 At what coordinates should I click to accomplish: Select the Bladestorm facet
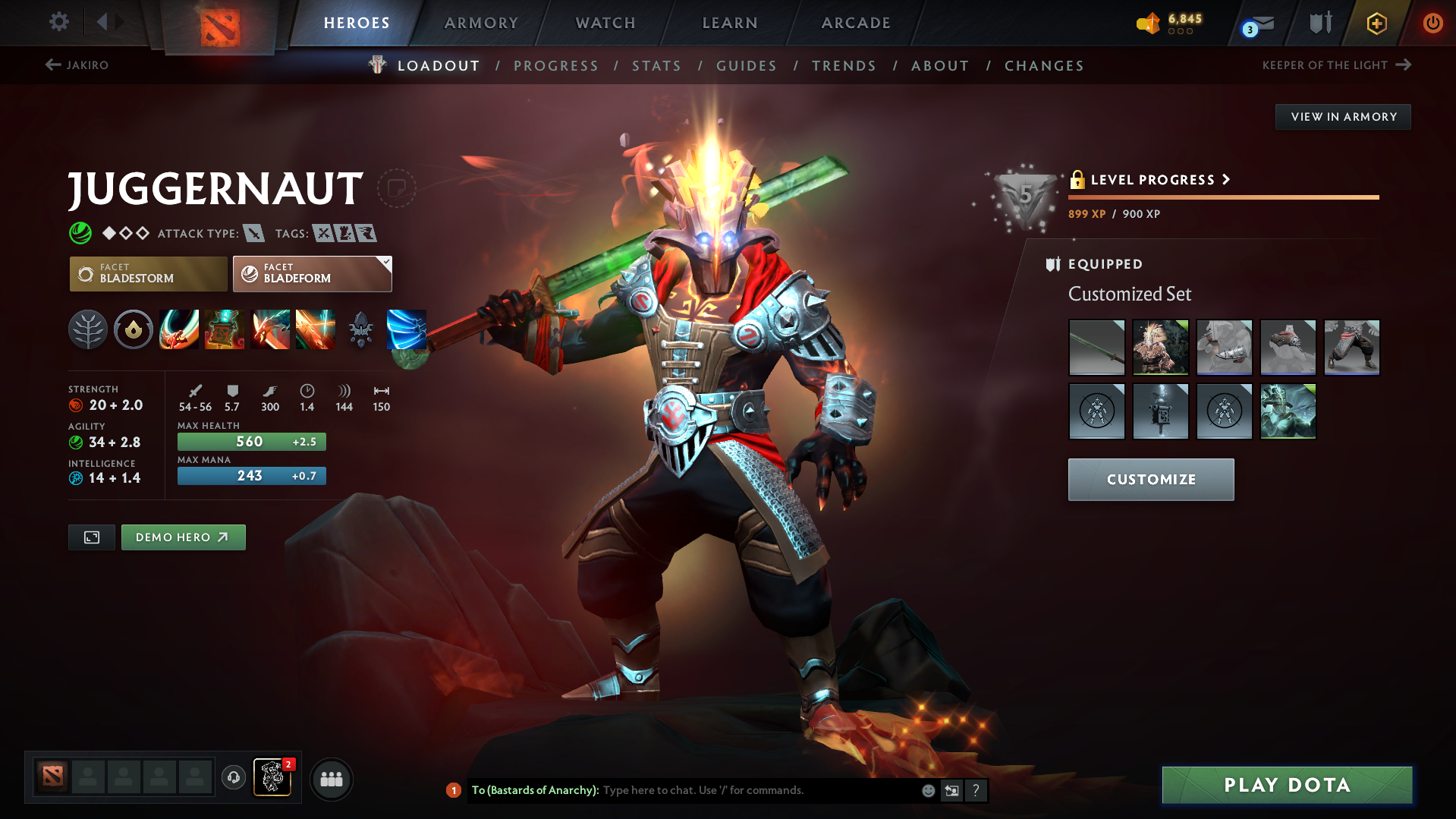(148, 273)
